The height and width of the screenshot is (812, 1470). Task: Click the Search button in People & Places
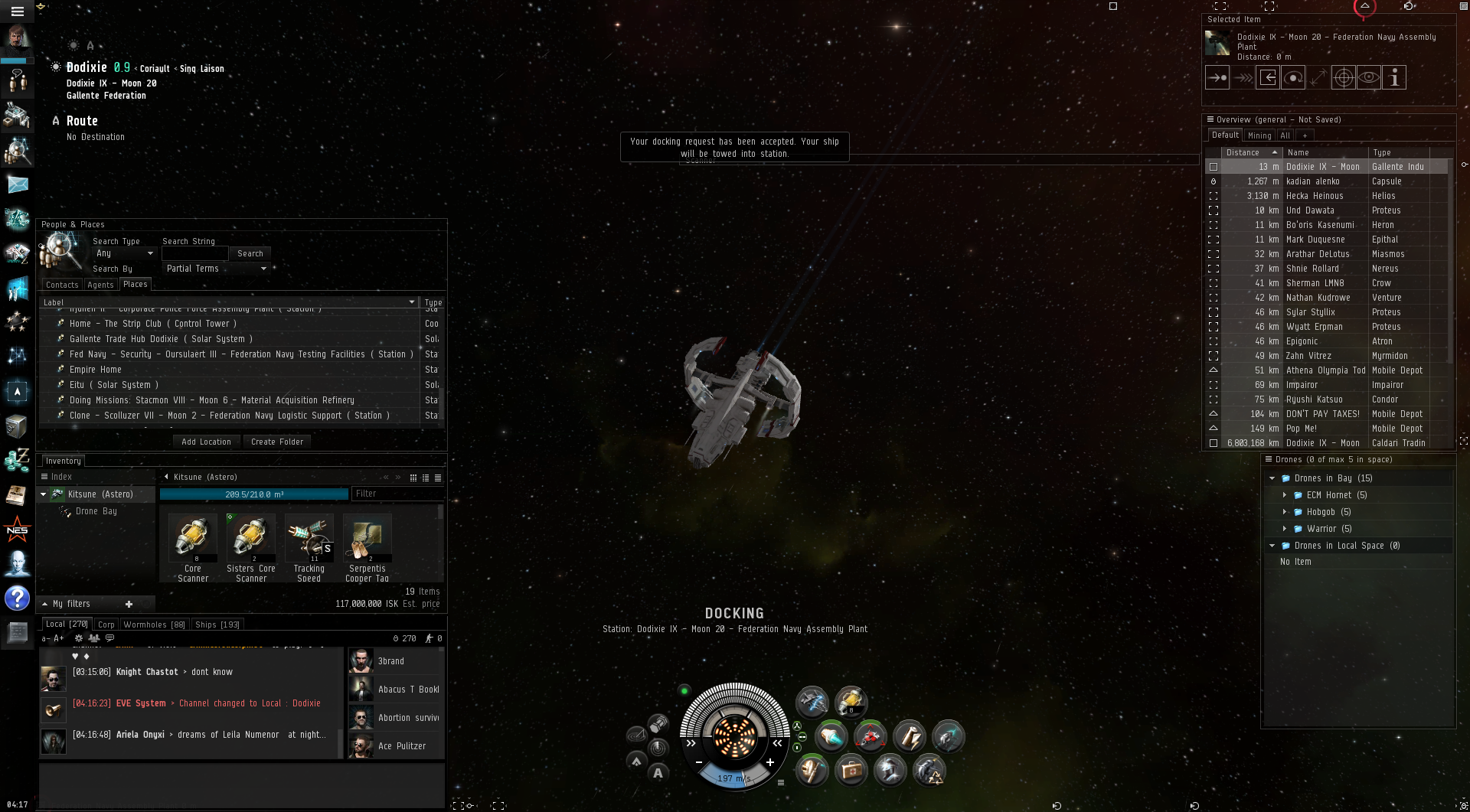(x=250, y=253)
